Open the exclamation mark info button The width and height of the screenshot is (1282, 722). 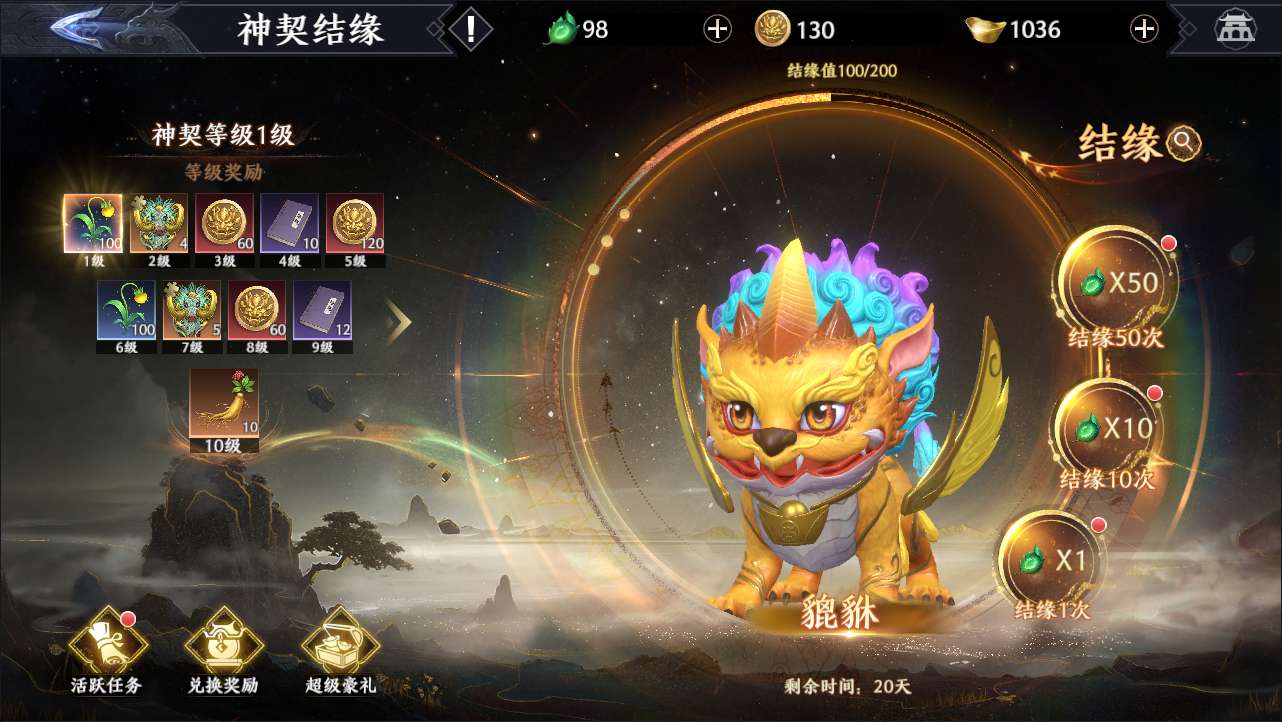pyautogui.click(x=471, y=28)
